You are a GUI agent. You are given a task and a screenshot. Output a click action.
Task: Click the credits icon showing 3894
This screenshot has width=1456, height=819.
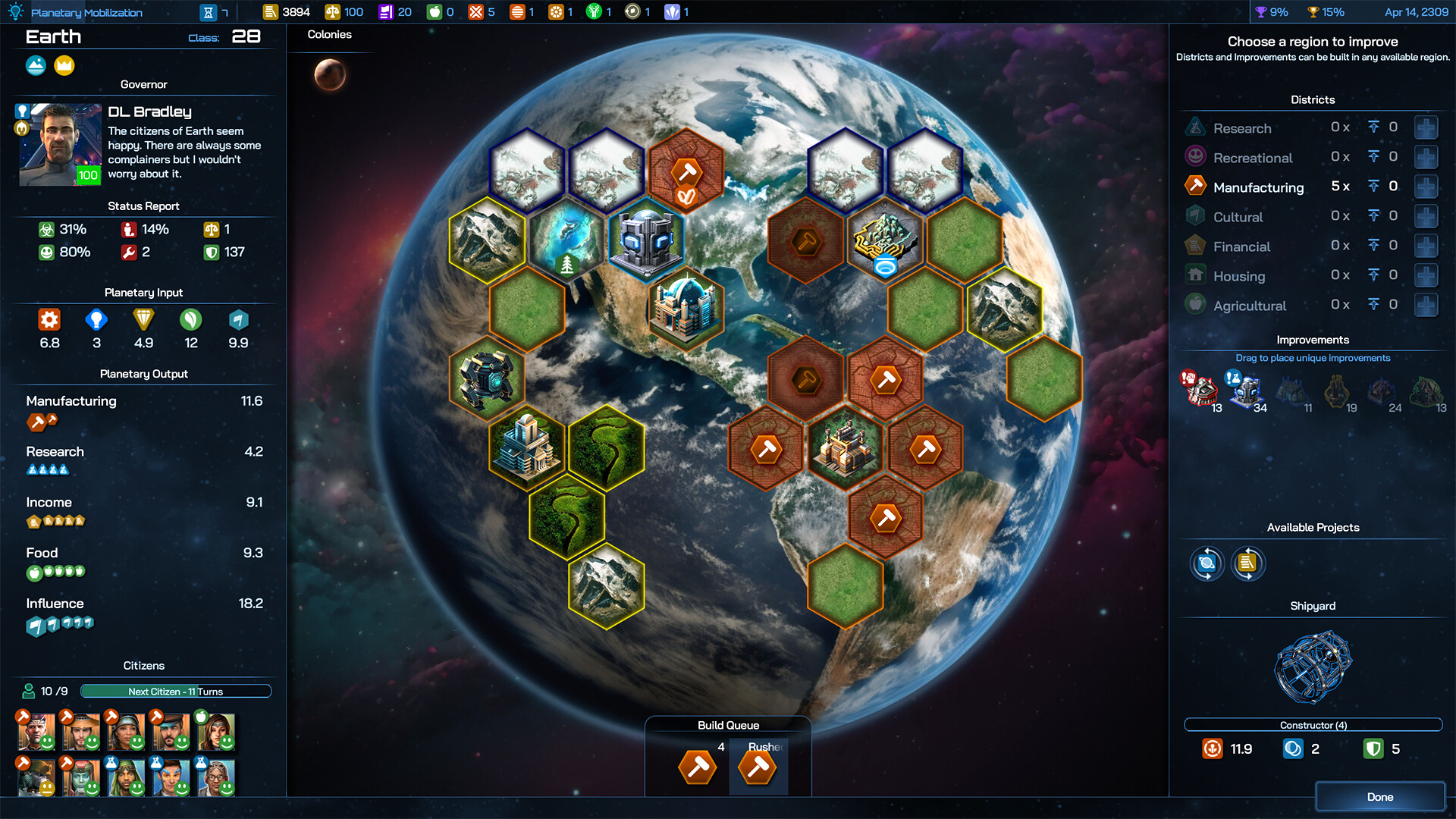coord(270,11)
